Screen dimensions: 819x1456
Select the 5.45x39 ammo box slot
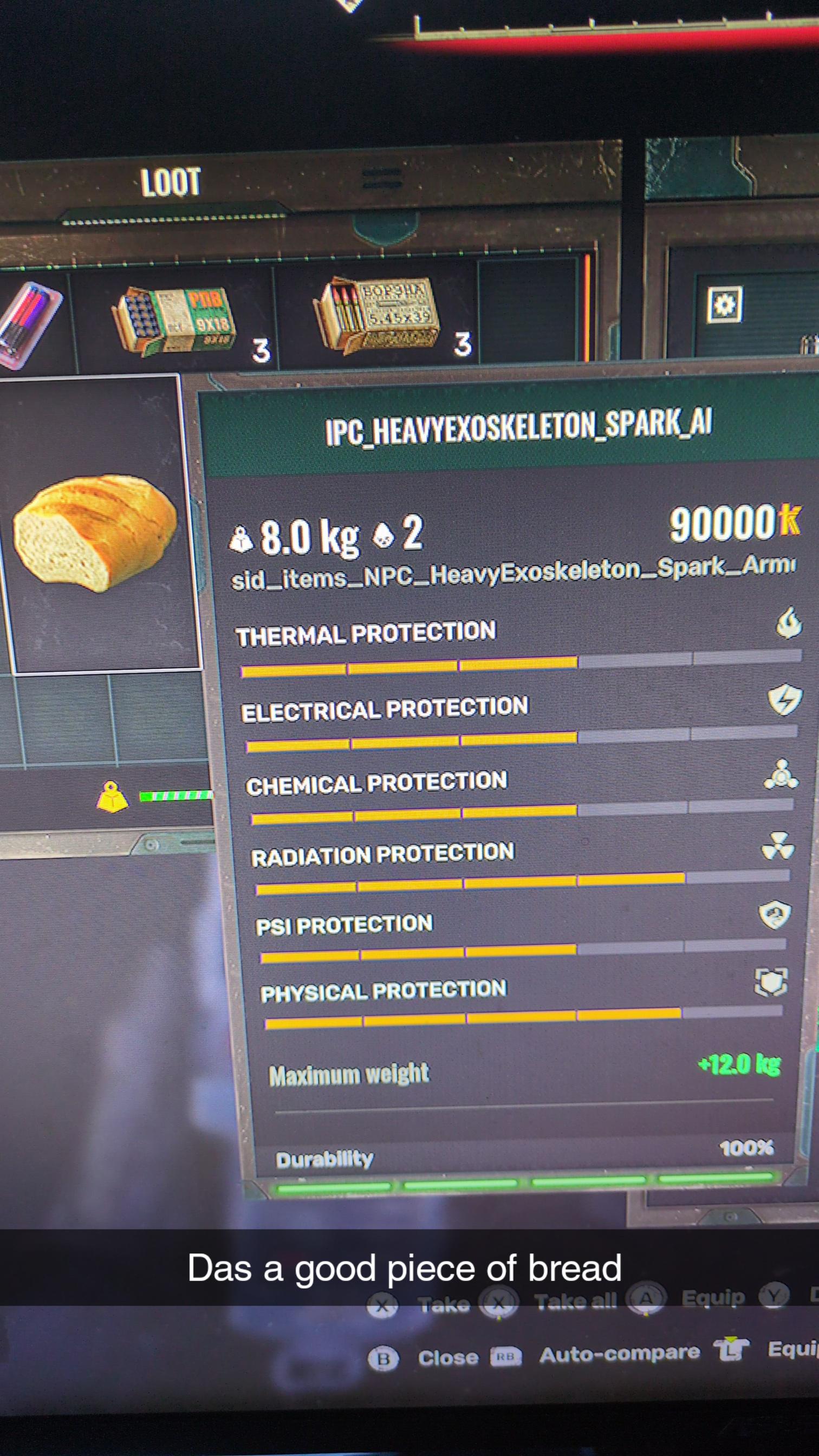point(377,314)
